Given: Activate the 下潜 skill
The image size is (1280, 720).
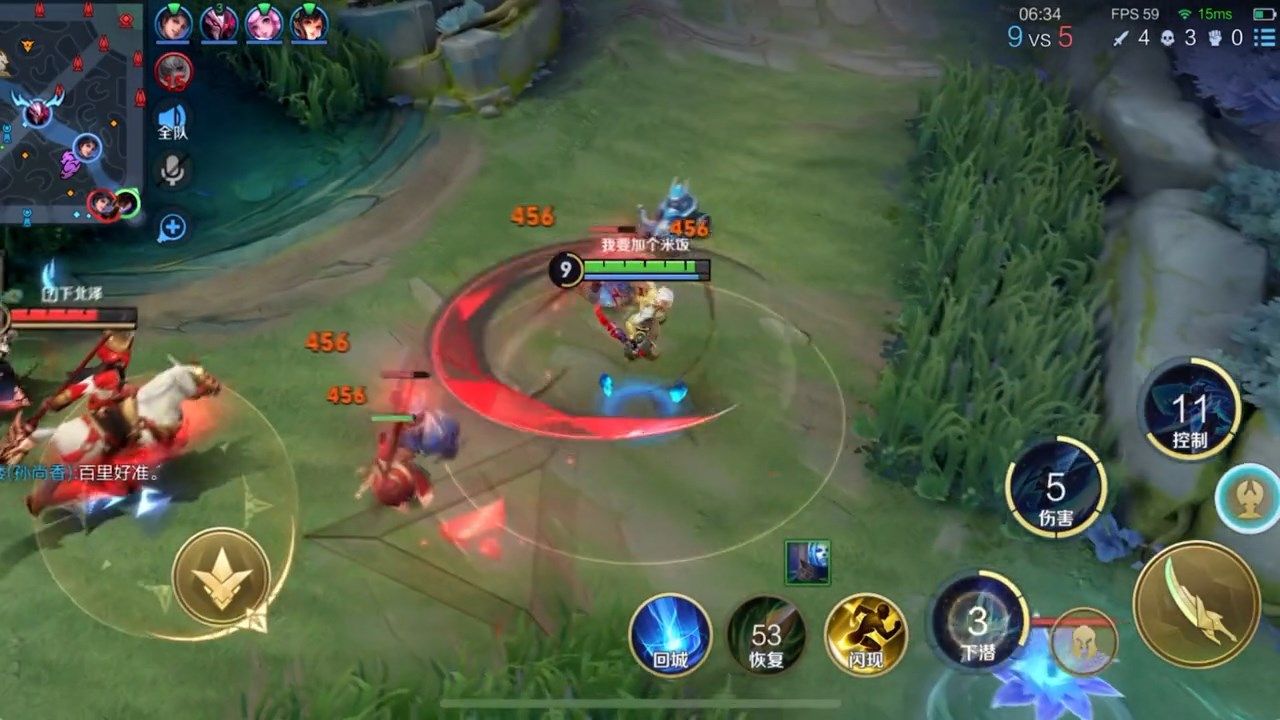Looking at the screenshot, I should (x=977, y=624).
